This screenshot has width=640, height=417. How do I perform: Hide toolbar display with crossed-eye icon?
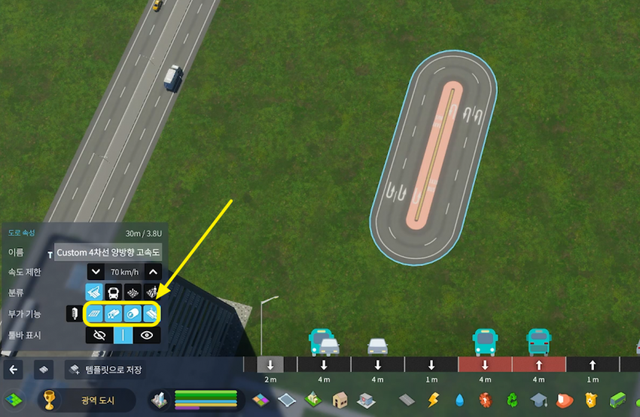coord(96,336)
